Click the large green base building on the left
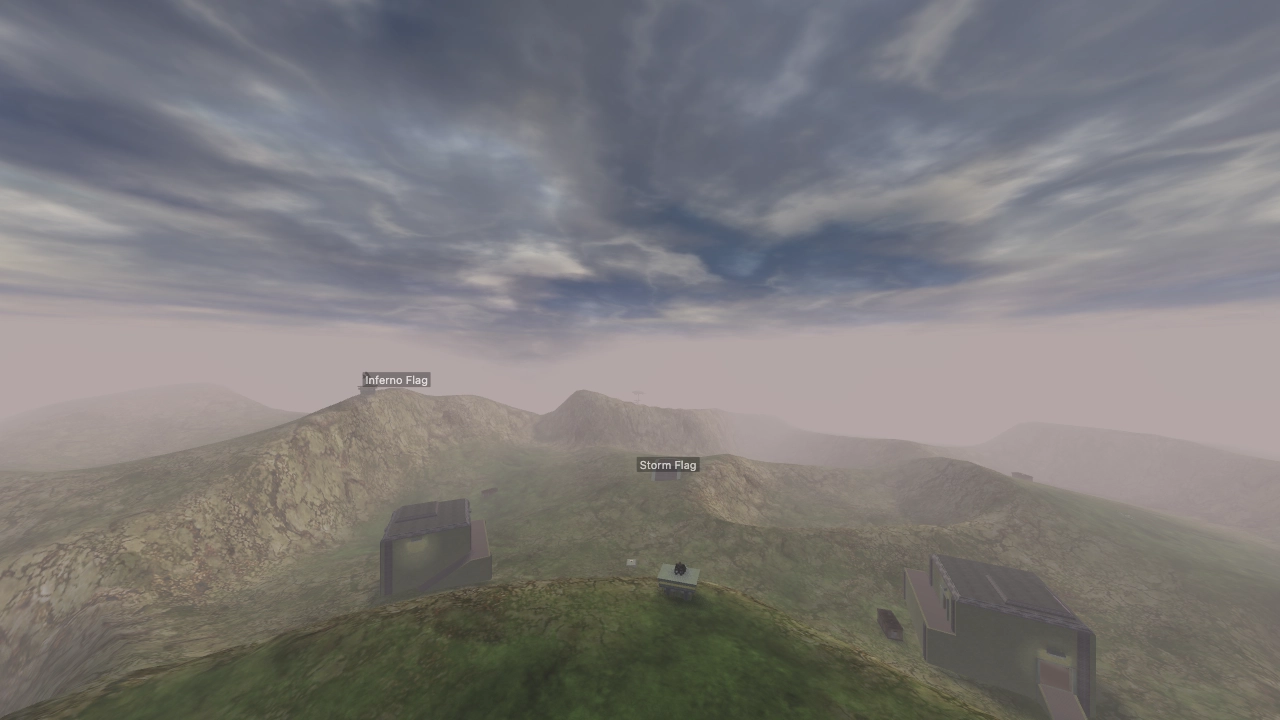The image size is (1280, 720). pyautogui.click(x=430, y=548)
